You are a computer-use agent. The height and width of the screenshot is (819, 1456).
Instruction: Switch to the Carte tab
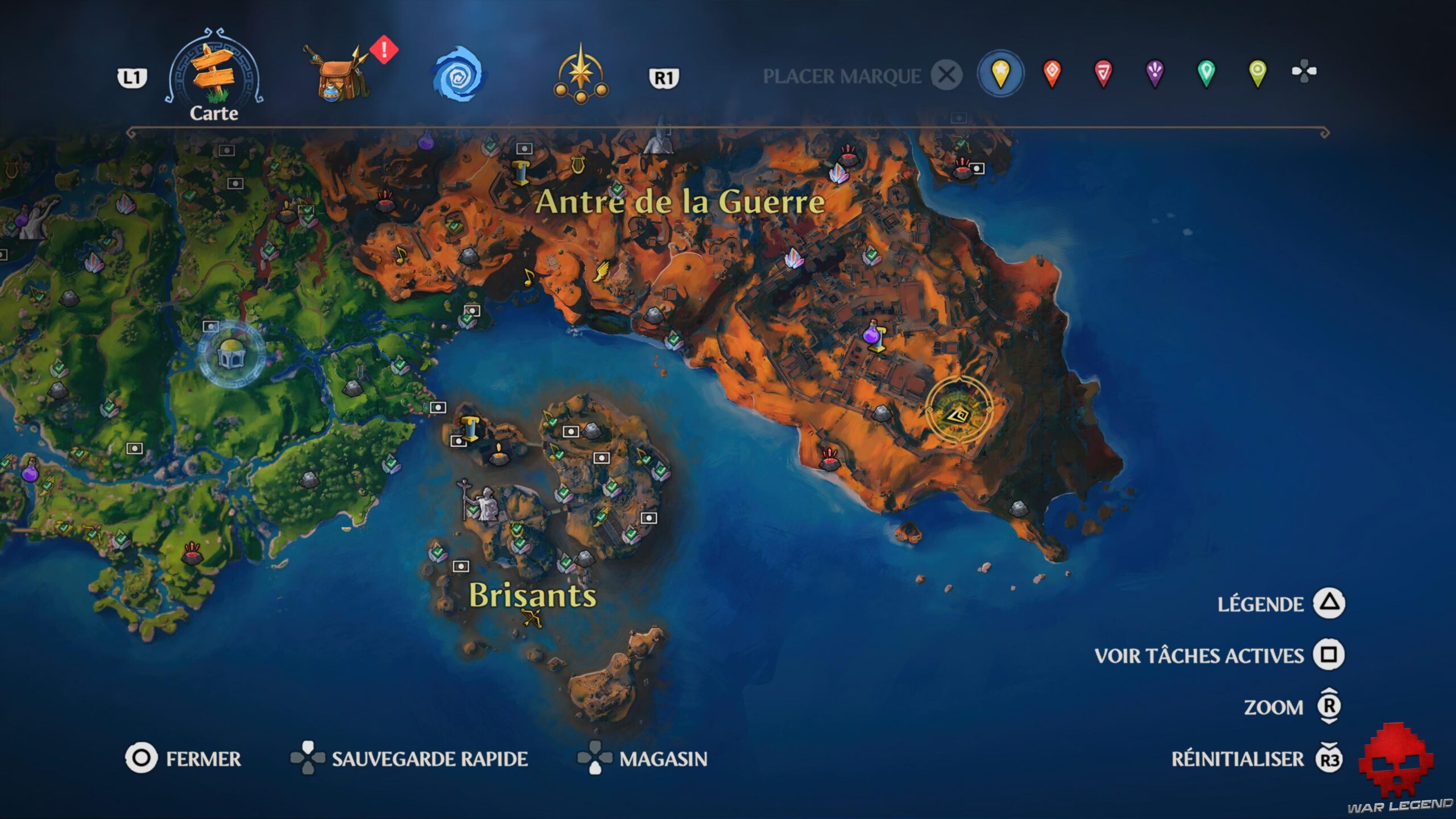(x=213, y=71)
